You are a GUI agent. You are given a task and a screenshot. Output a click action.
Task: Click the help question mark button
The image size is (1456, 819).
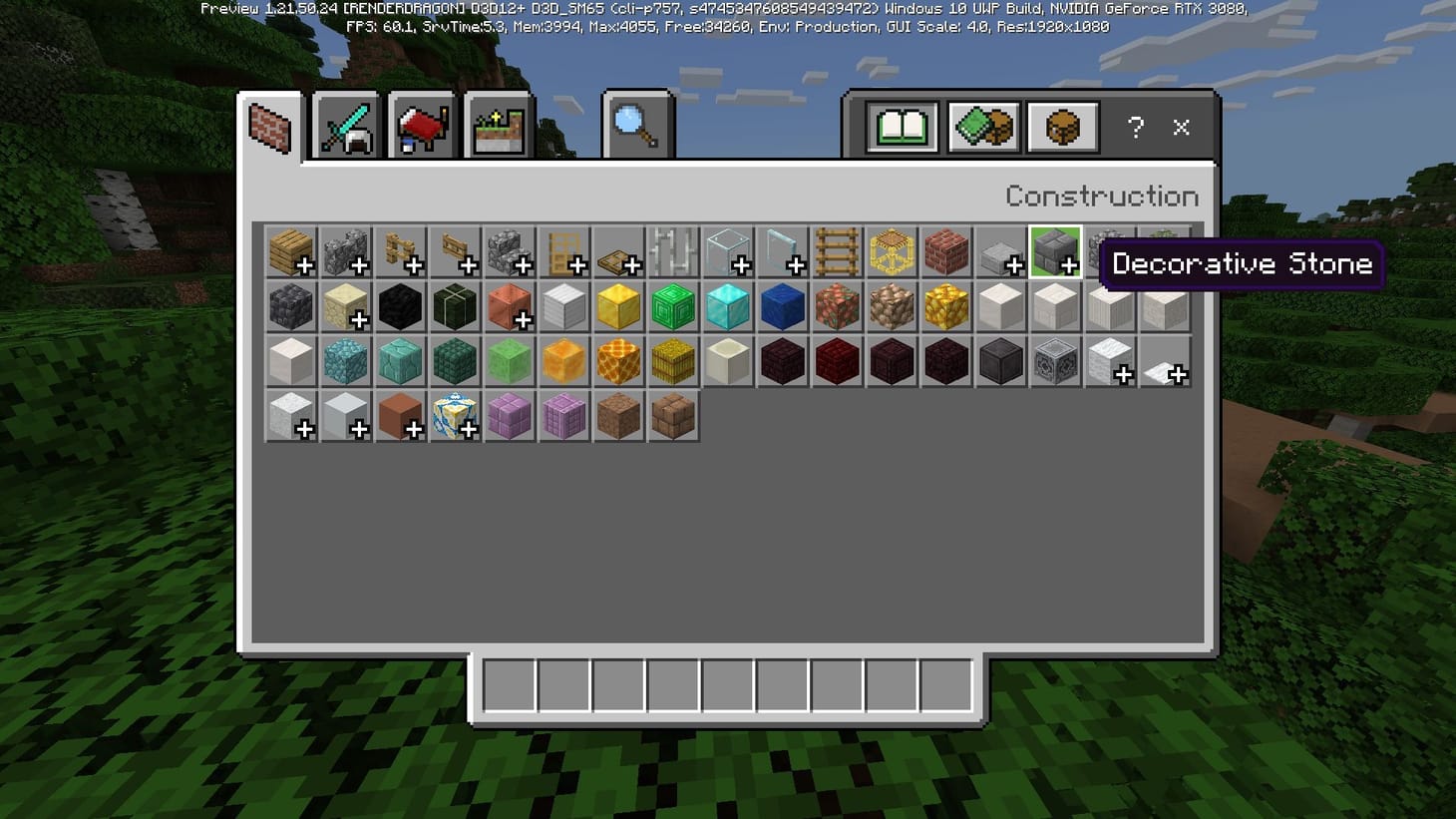(1136, 128)
